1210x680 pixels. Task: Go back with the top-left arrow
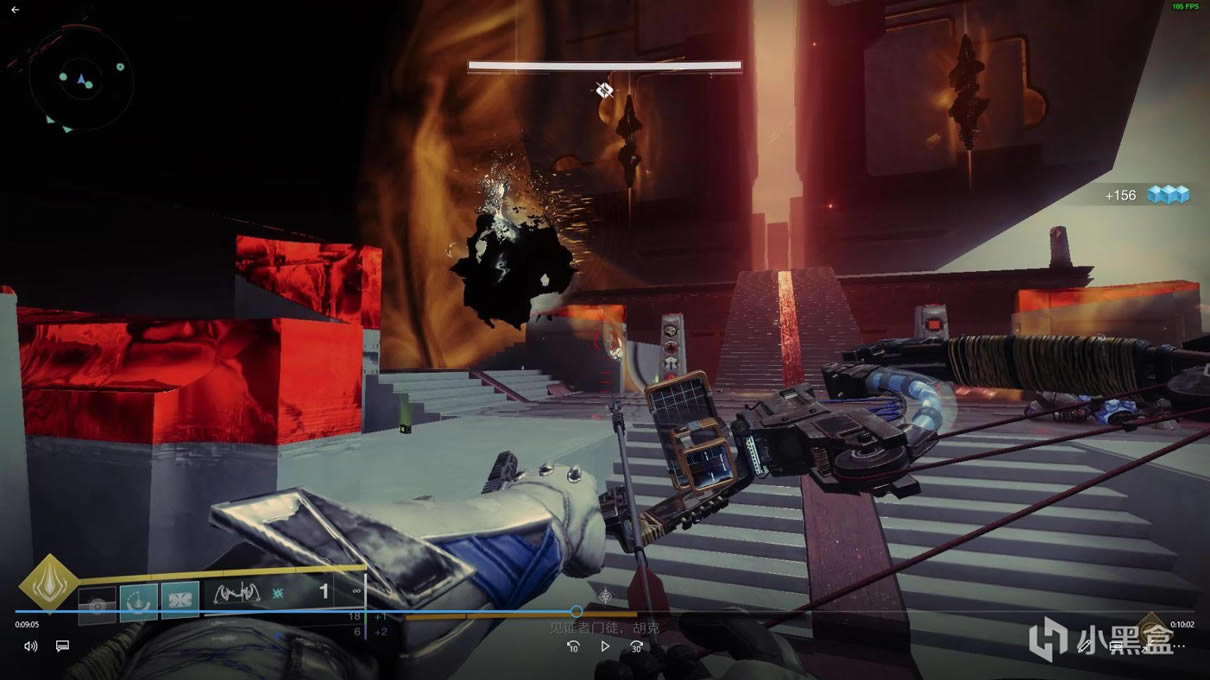pyautogui.click(x=15, y=10)
